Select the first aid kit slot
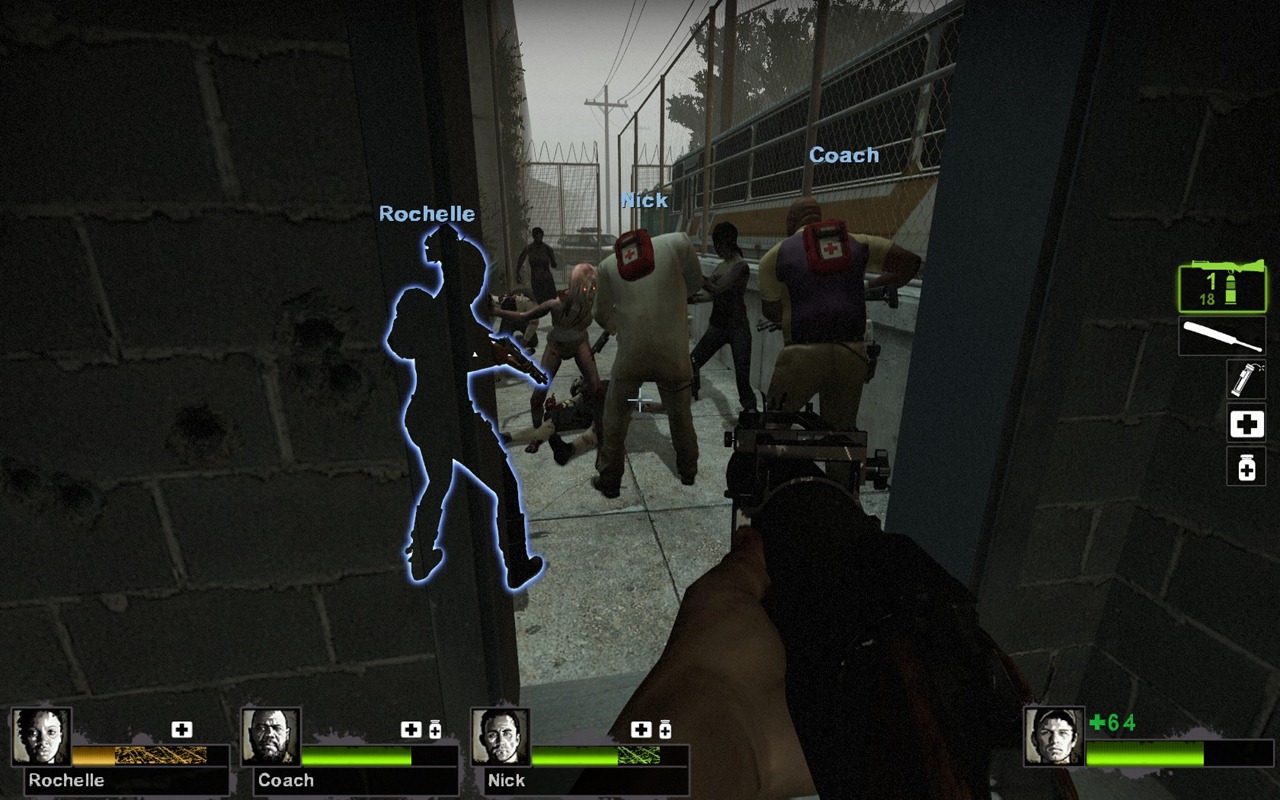The height and width of the screenshot is (800, 1280). [1246, 424]
